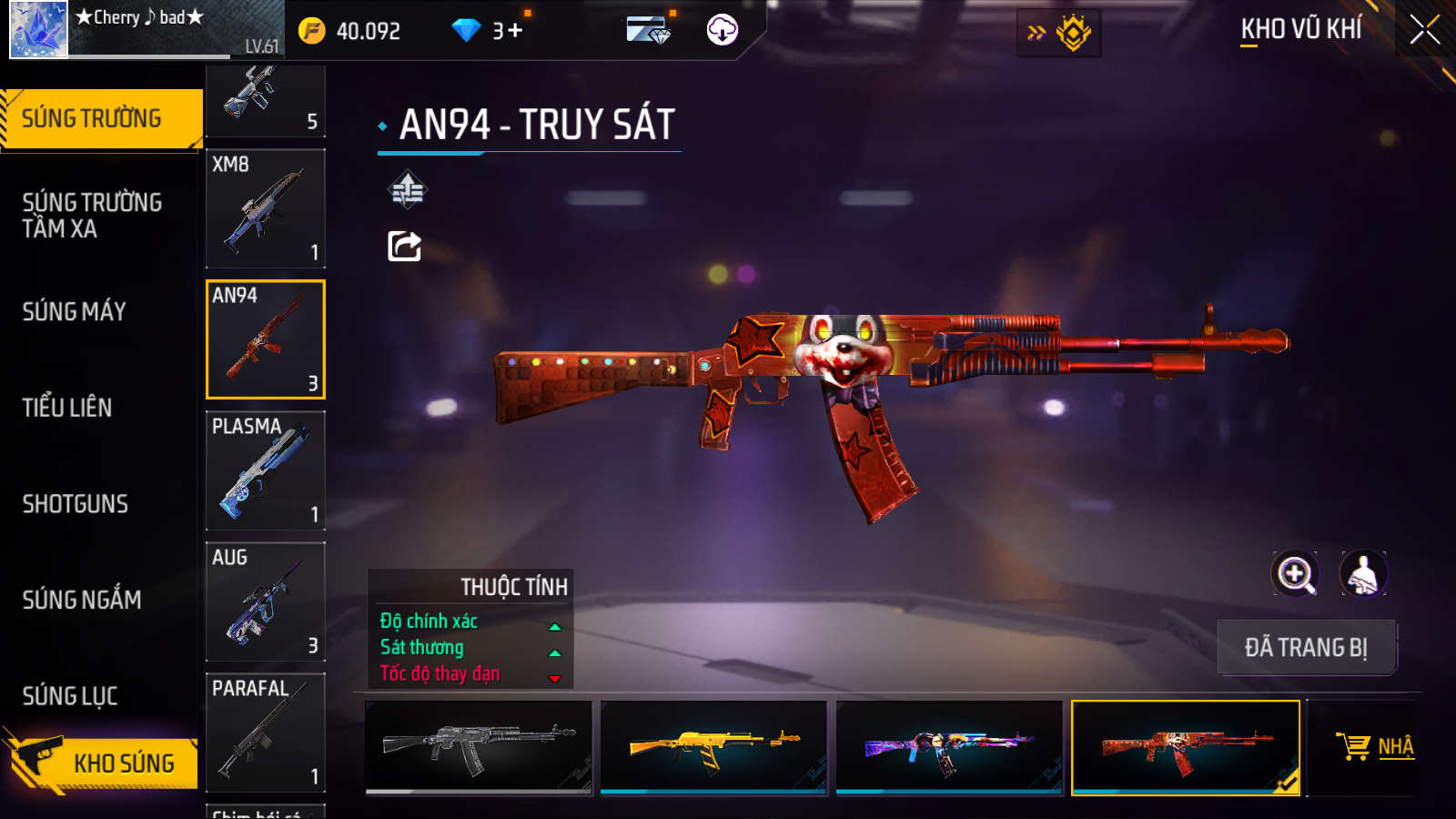Share the weapon skin
The image size is (1456, 819).
point(405,247)
